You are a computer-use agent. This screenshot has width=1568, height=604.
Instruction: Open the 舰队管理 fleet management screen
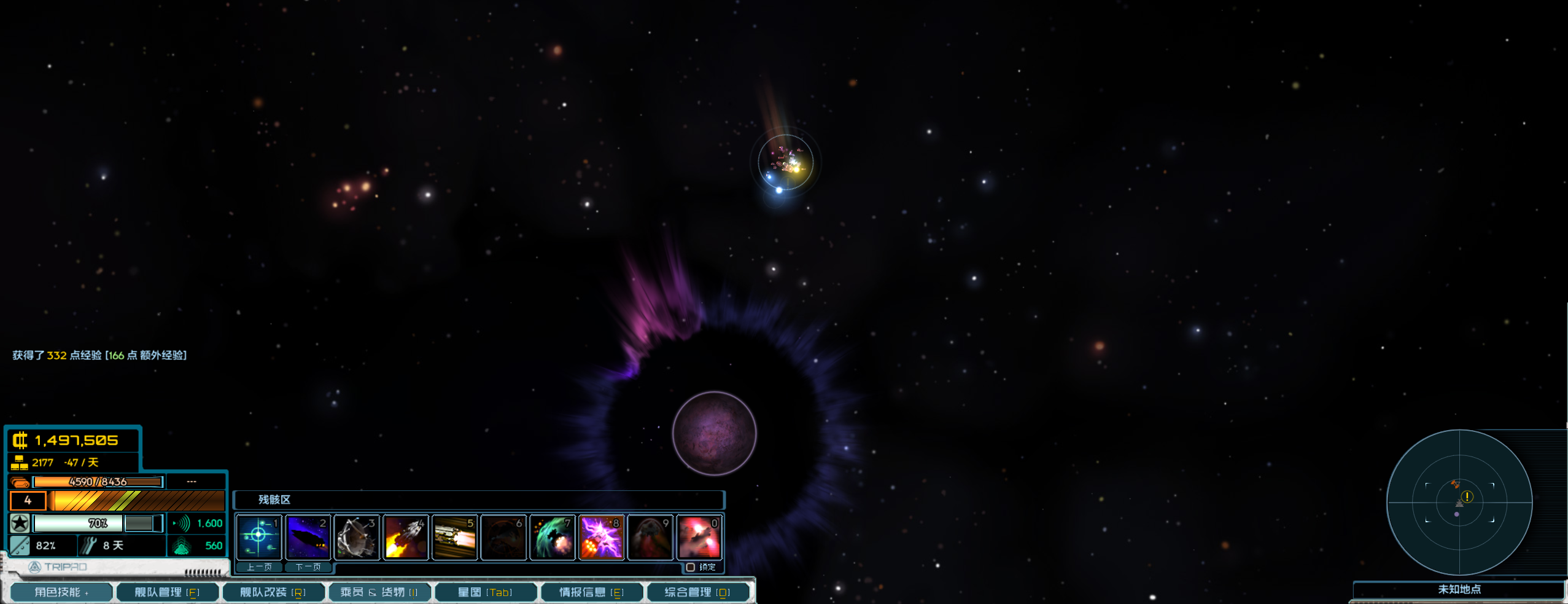click(x=166, y=592)
